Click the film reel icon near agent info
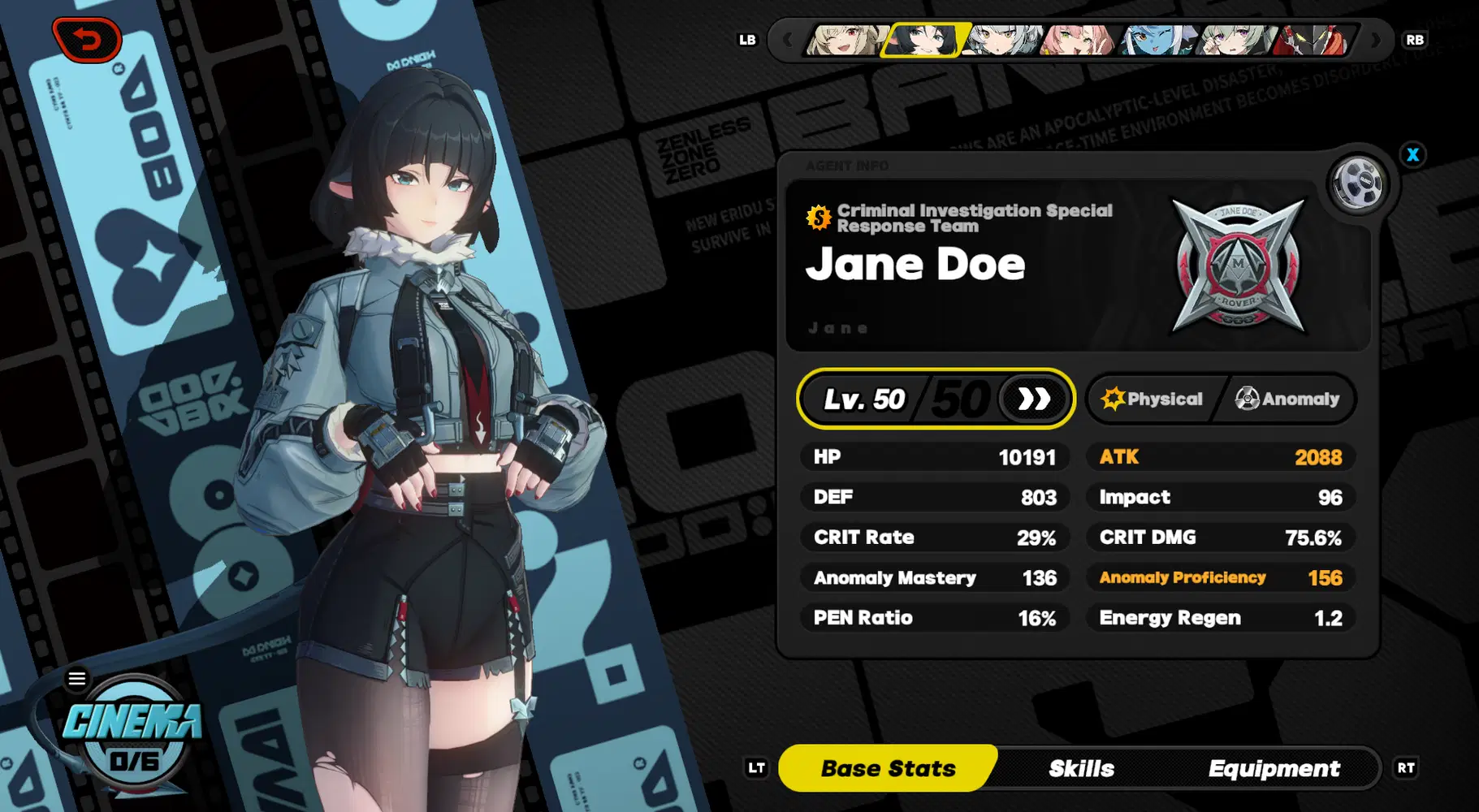This screenshot has height=812, width=1479. (1357, 184)
